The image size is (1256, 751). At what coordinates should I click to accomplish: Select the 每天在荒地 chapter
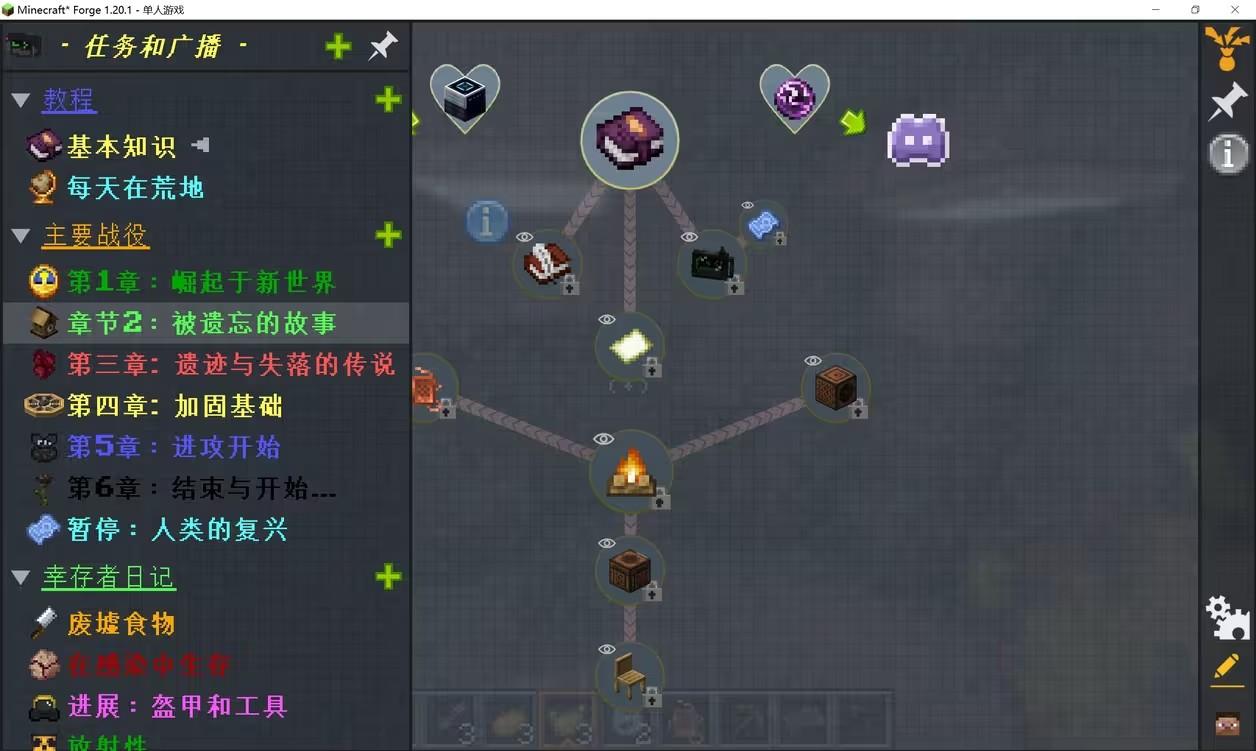click(x=135, y=188)
